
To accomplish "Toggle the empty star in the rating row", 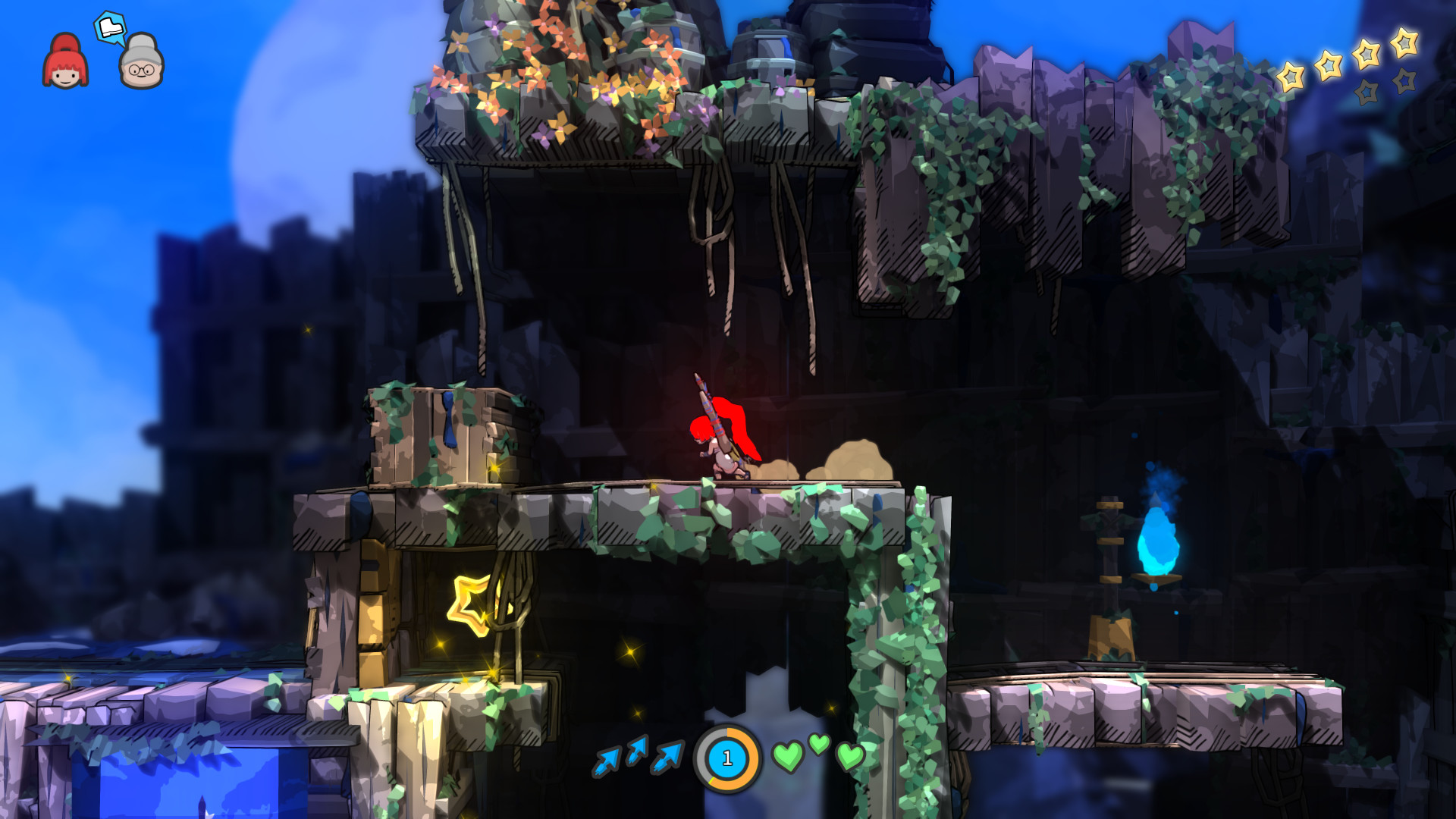I will coord(1404,80).
